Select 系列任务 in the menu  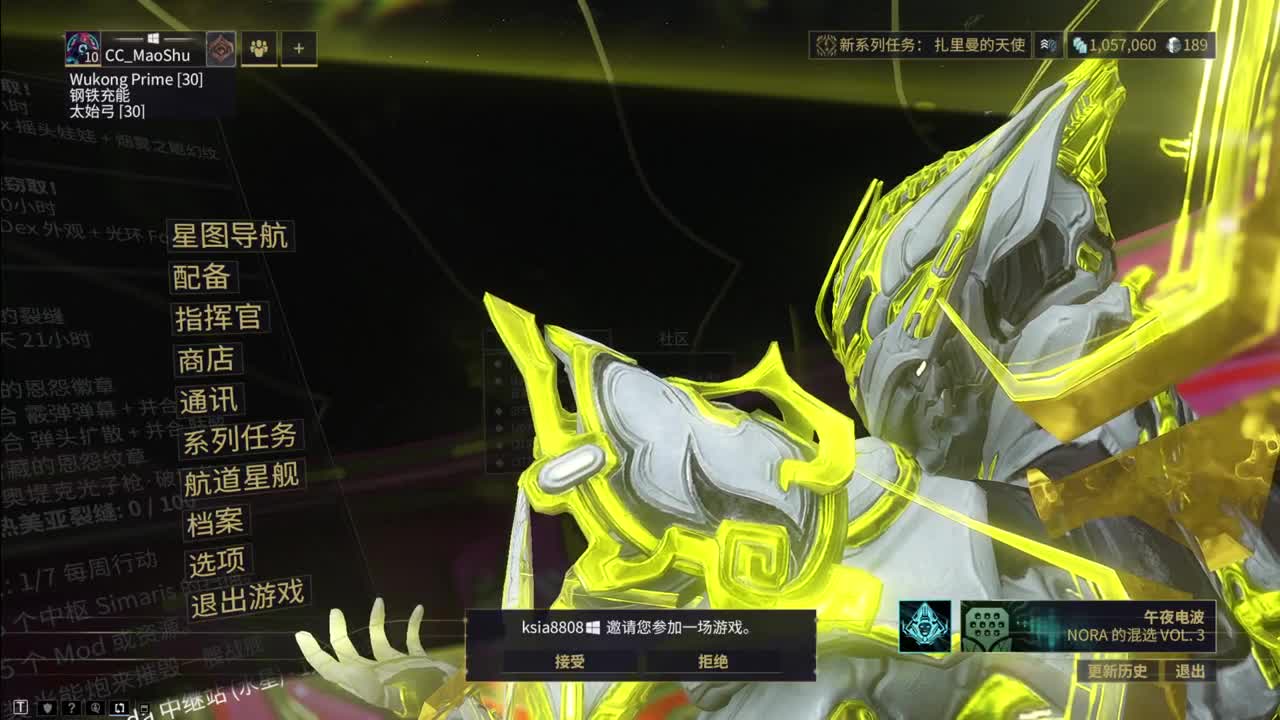point(237,440)
